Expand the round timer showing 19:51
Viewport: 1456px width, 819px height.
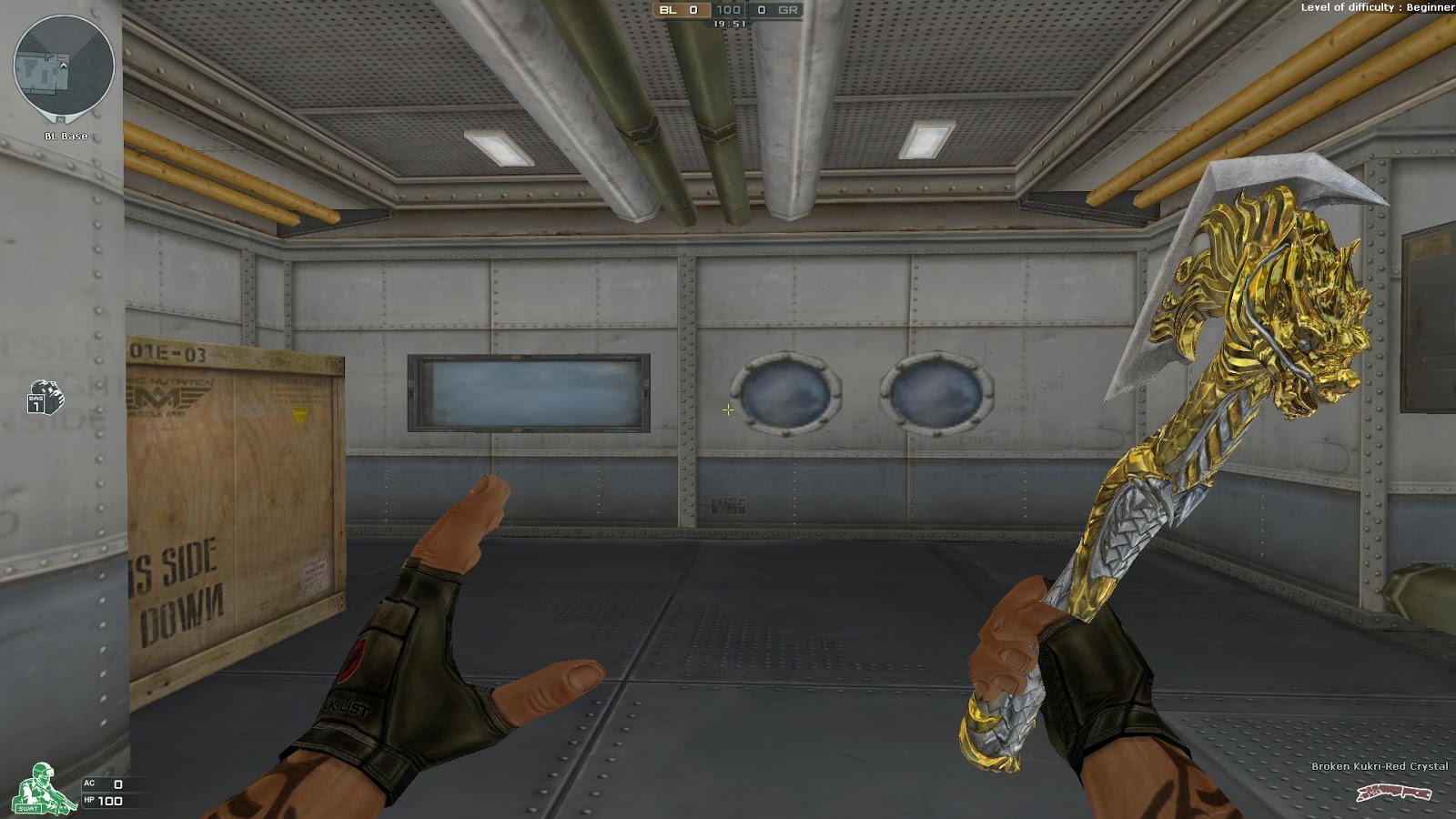pyautogui.click(x=730, y=24)
